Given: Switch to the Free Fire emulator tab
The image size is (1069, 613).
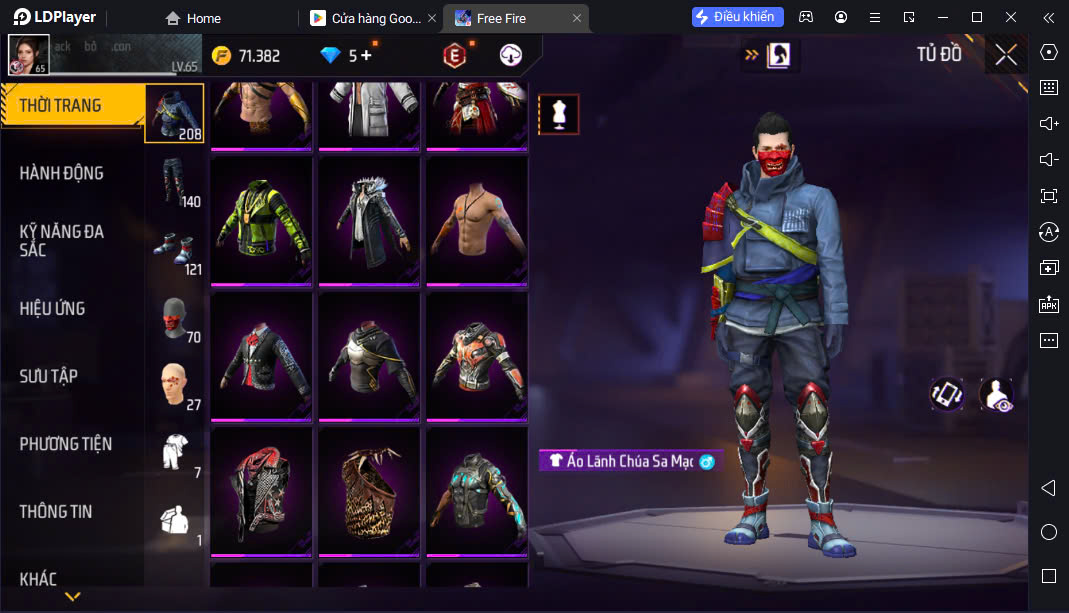Looking at the screenshot, I should click(x=510, y=18).
